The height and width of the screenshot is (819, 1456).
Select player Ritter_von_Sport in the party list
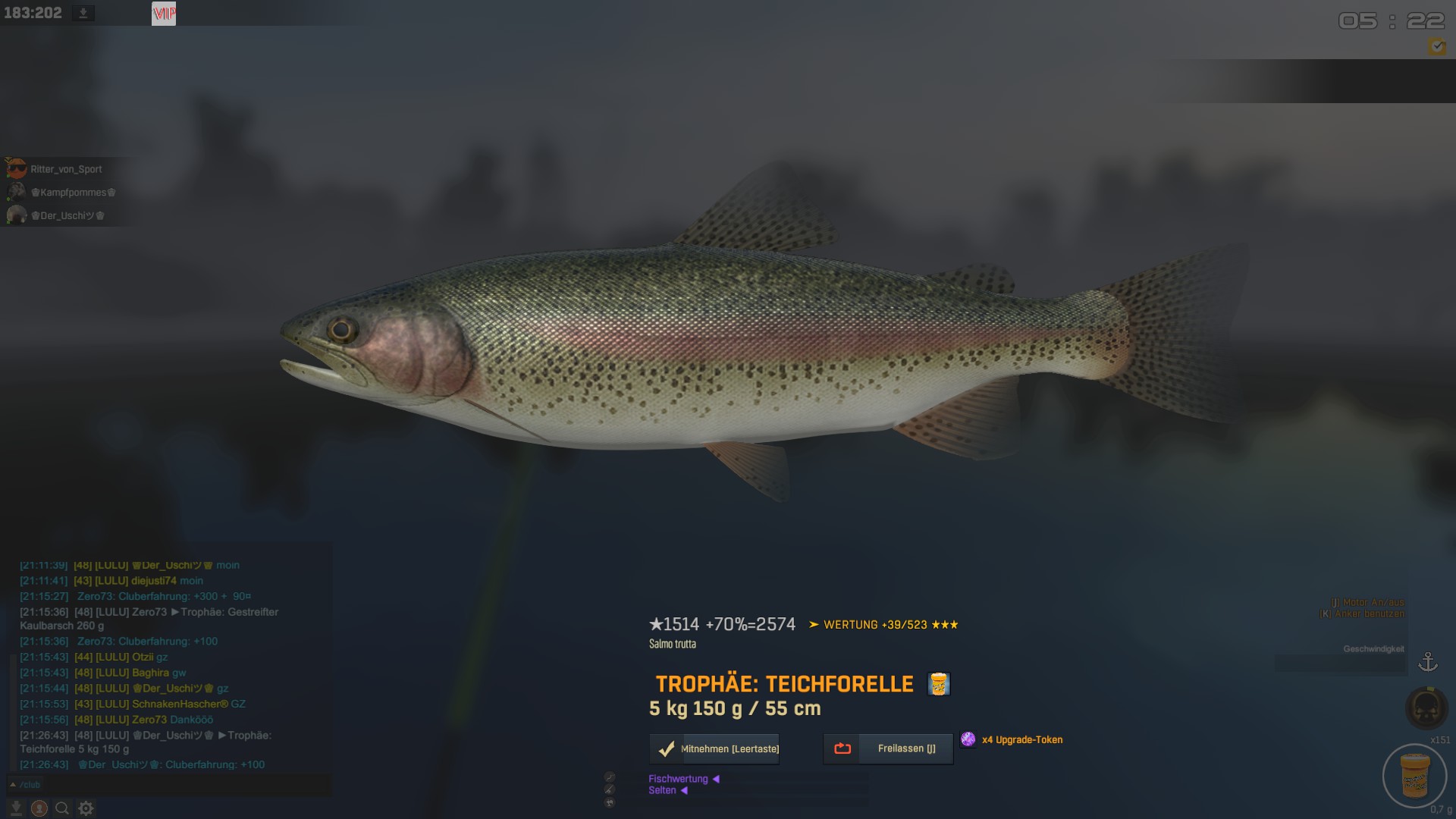pyautogui.click(x=66, y=169)
